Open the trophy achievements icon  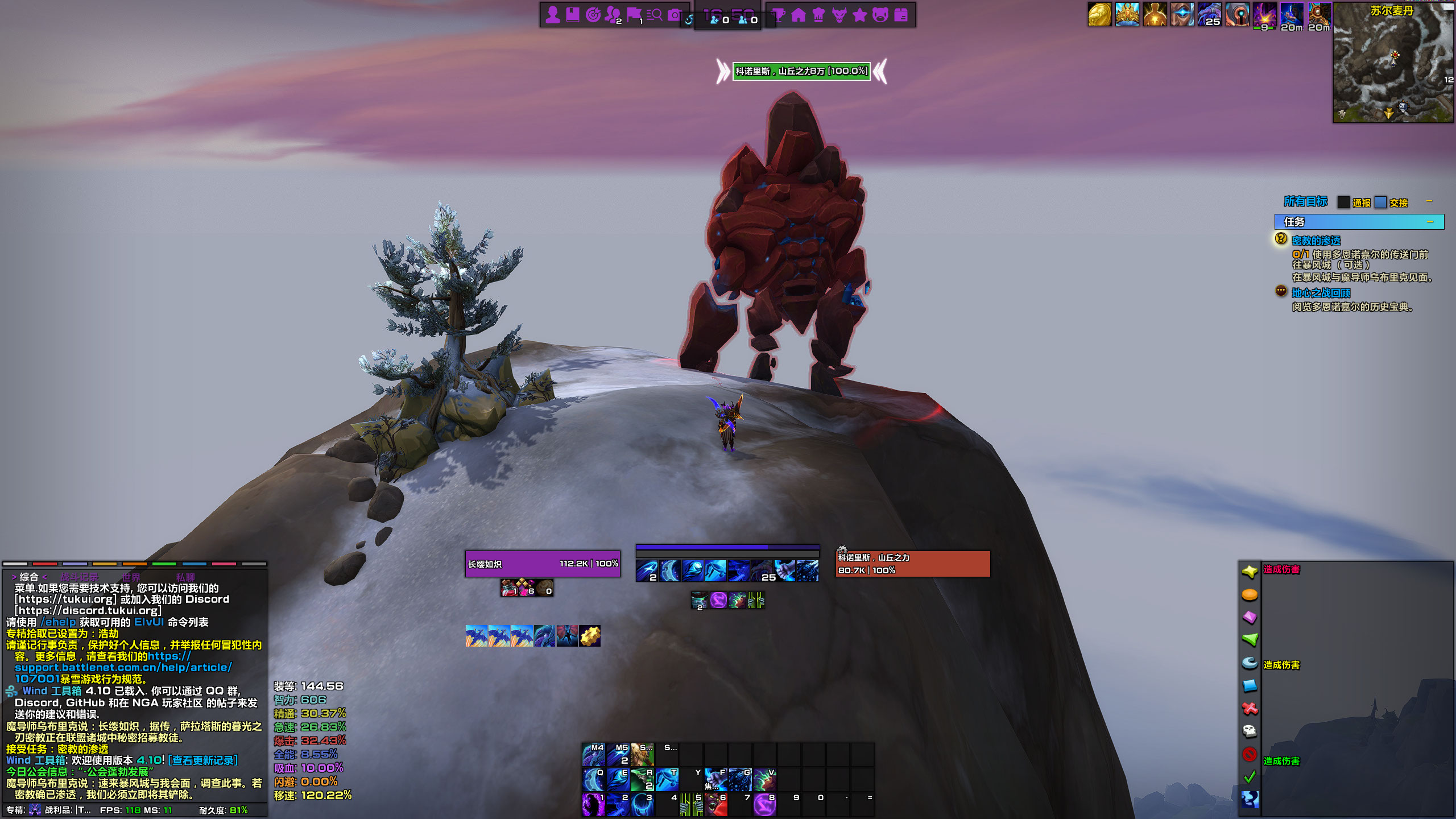point(779,15)
